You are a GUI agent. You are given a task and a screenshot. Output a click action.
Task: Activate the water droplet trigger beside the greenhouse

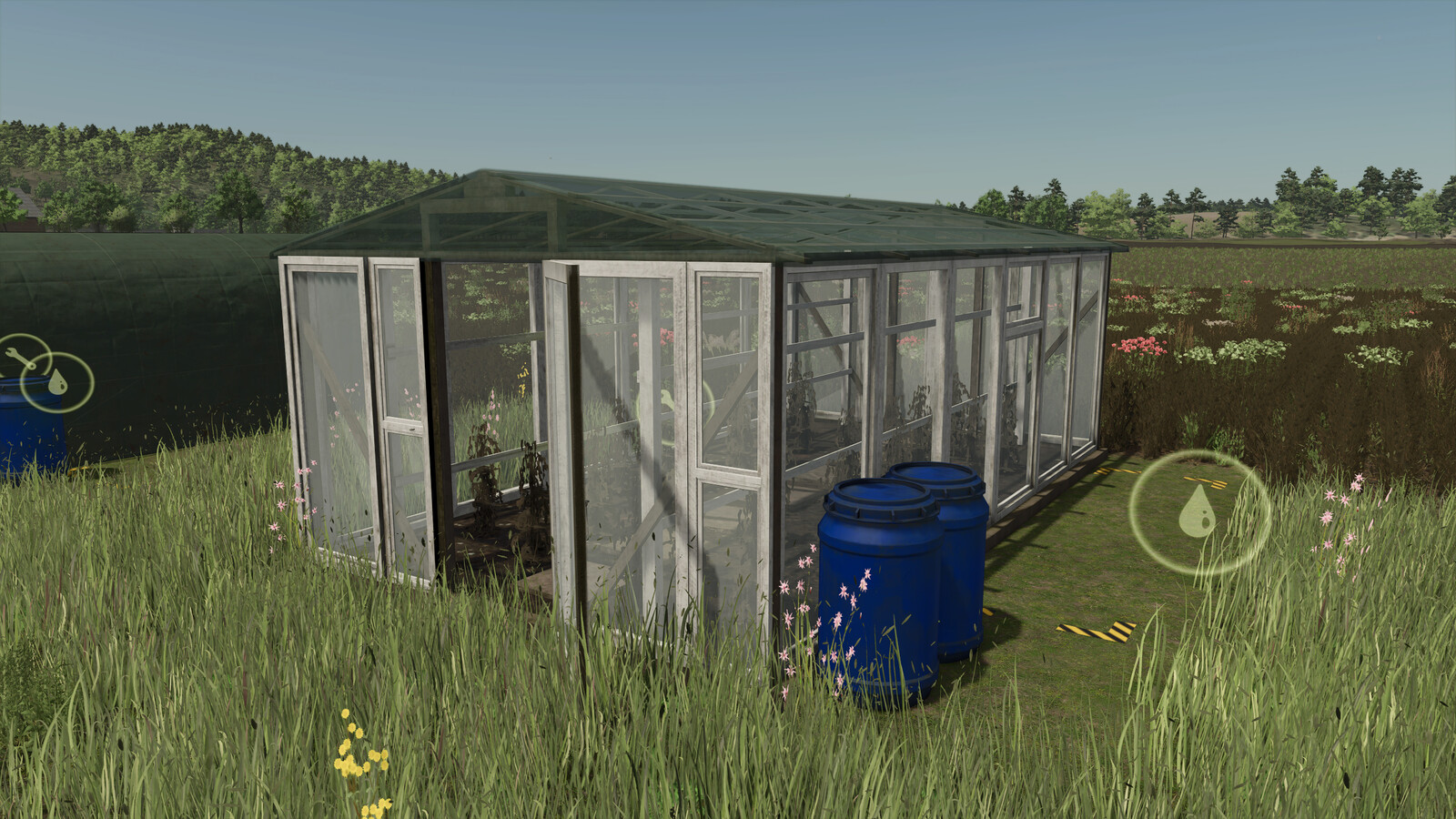(x=1198, y=511)
